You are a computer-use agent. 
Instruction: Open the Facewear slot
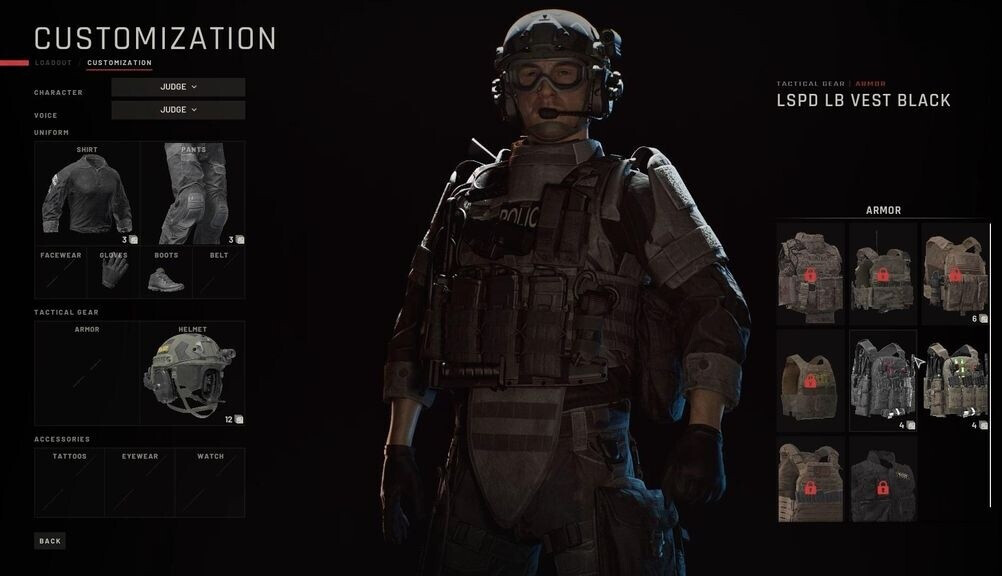61,273
